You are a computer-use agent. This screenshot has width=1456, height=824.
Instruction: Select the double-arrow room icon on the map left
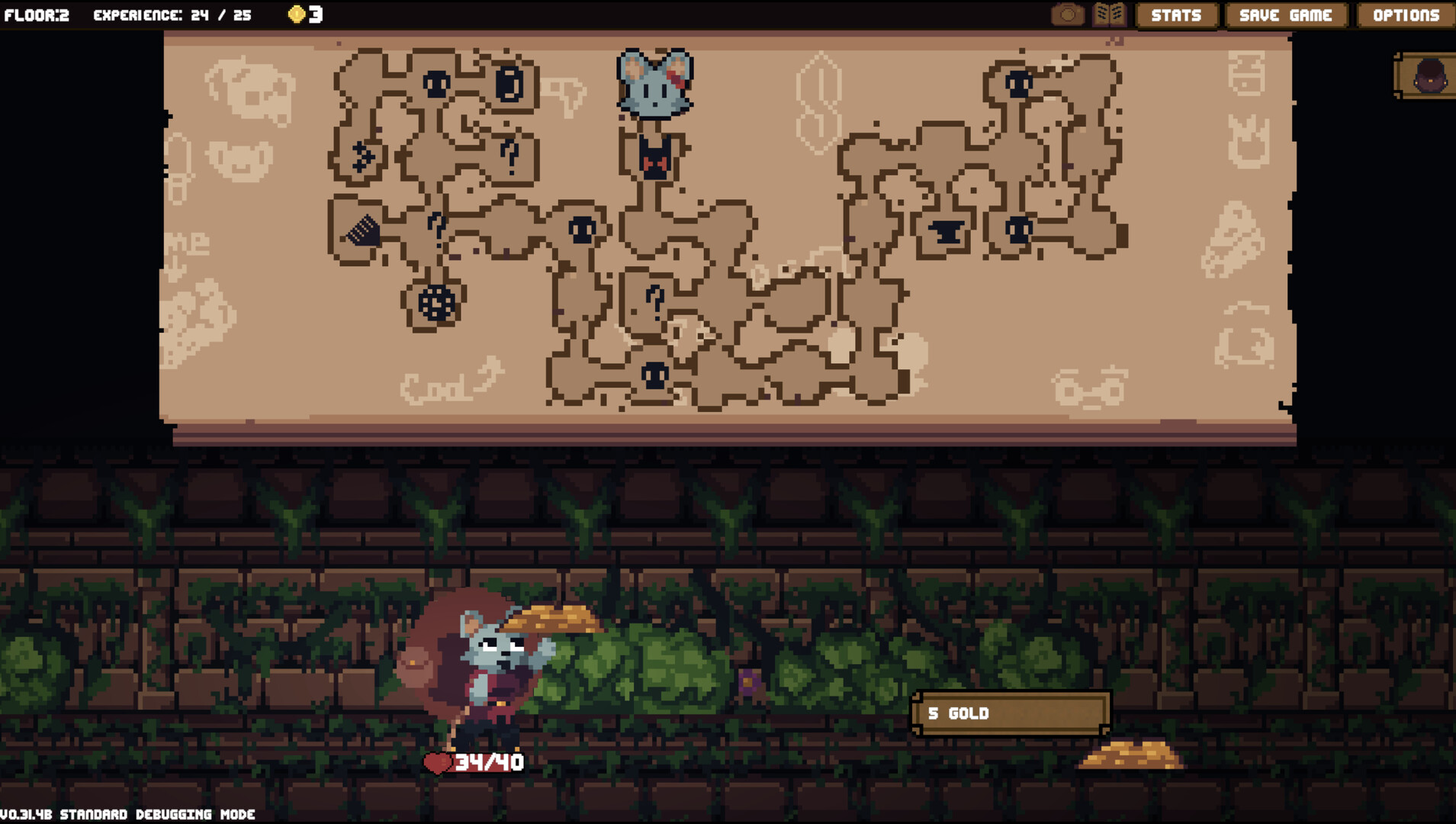[362, 156]
